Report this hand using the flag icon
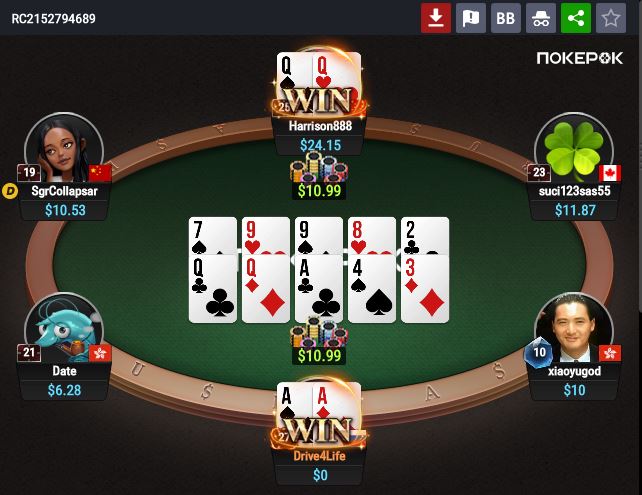Viewport: 642px width, 495px height. 470,18
